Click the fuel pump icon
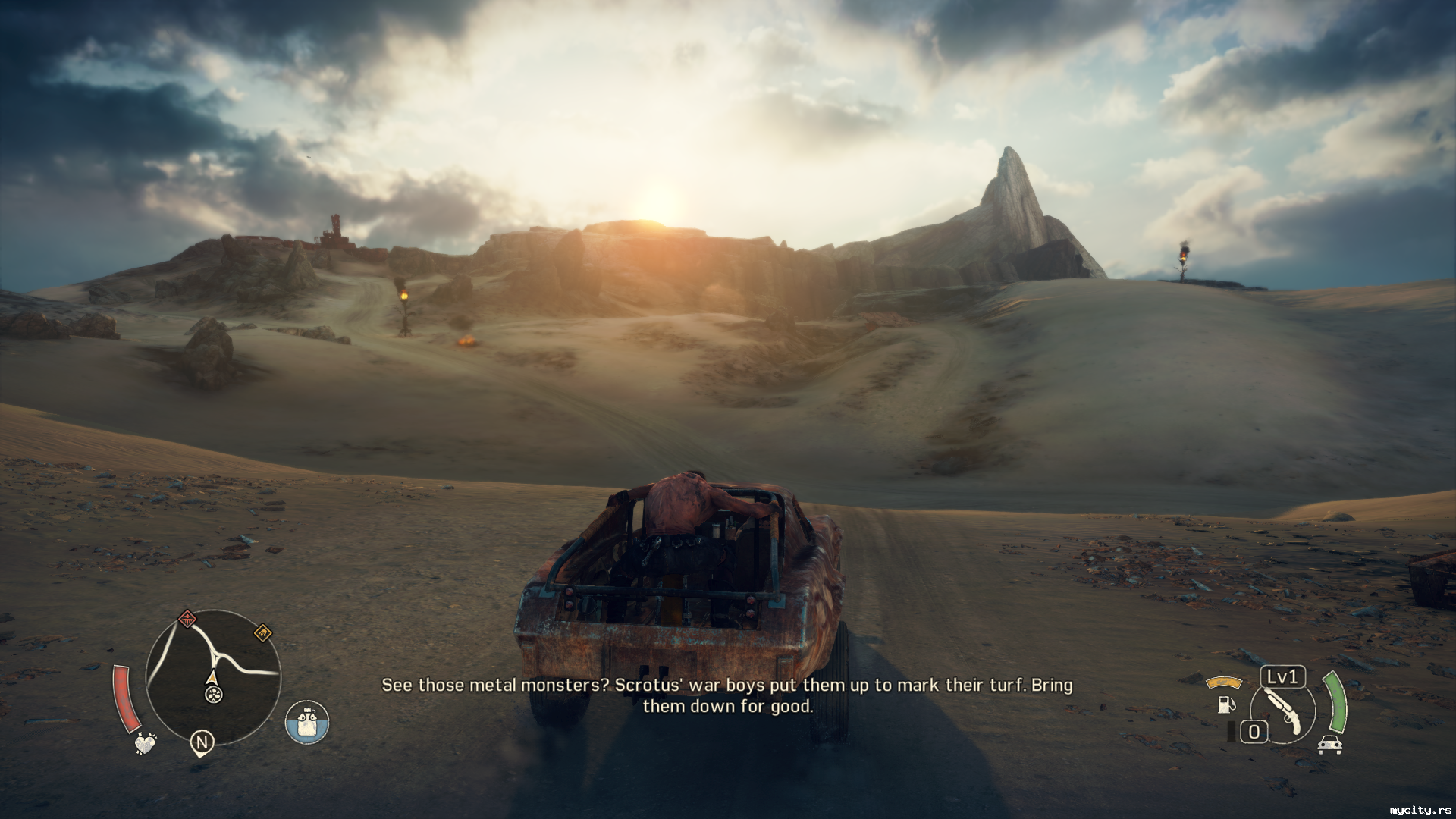Image resolution: width=1456 pixels, height=819 pixels. pos(1225,703)
